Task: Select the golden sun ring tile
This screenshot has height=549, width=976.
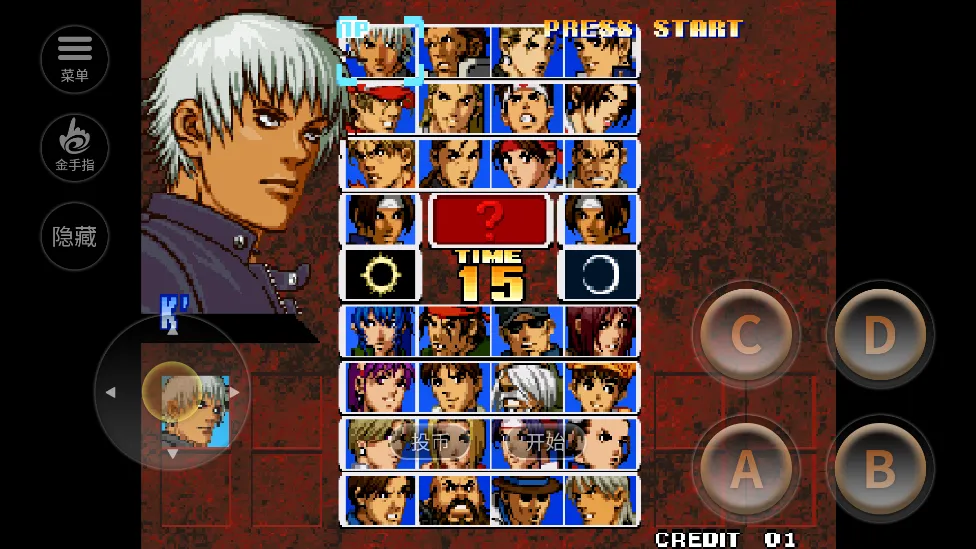Action: click(x=380, y=275)
